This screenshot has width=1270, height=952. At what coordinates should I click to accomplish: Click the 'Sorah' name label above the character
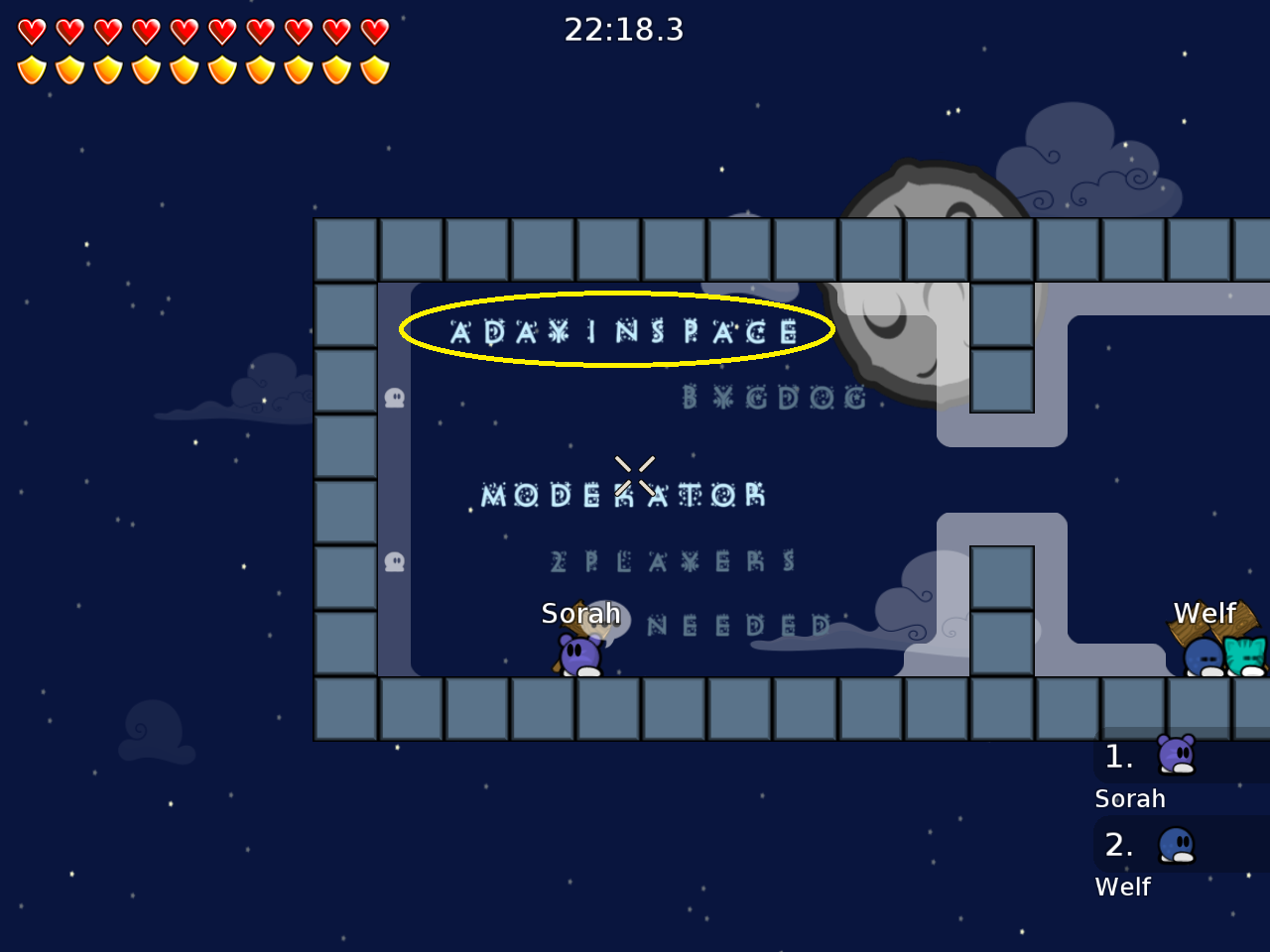point(581,613)
